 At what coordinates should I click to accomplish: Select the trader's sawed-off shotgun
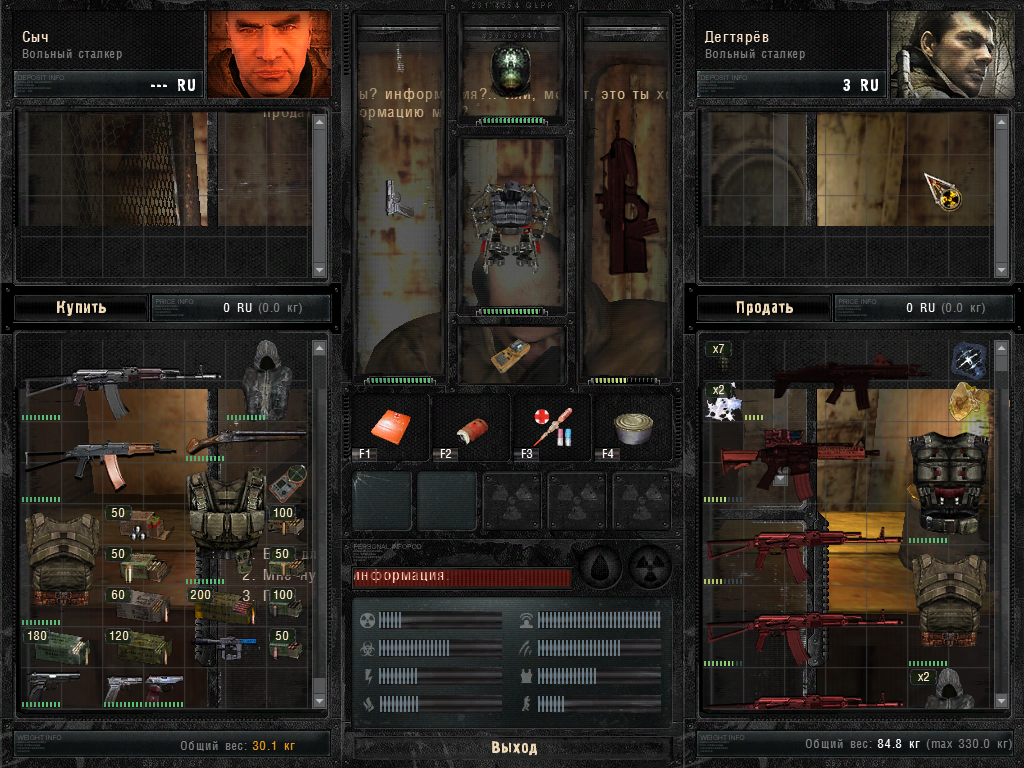(246, 438)
